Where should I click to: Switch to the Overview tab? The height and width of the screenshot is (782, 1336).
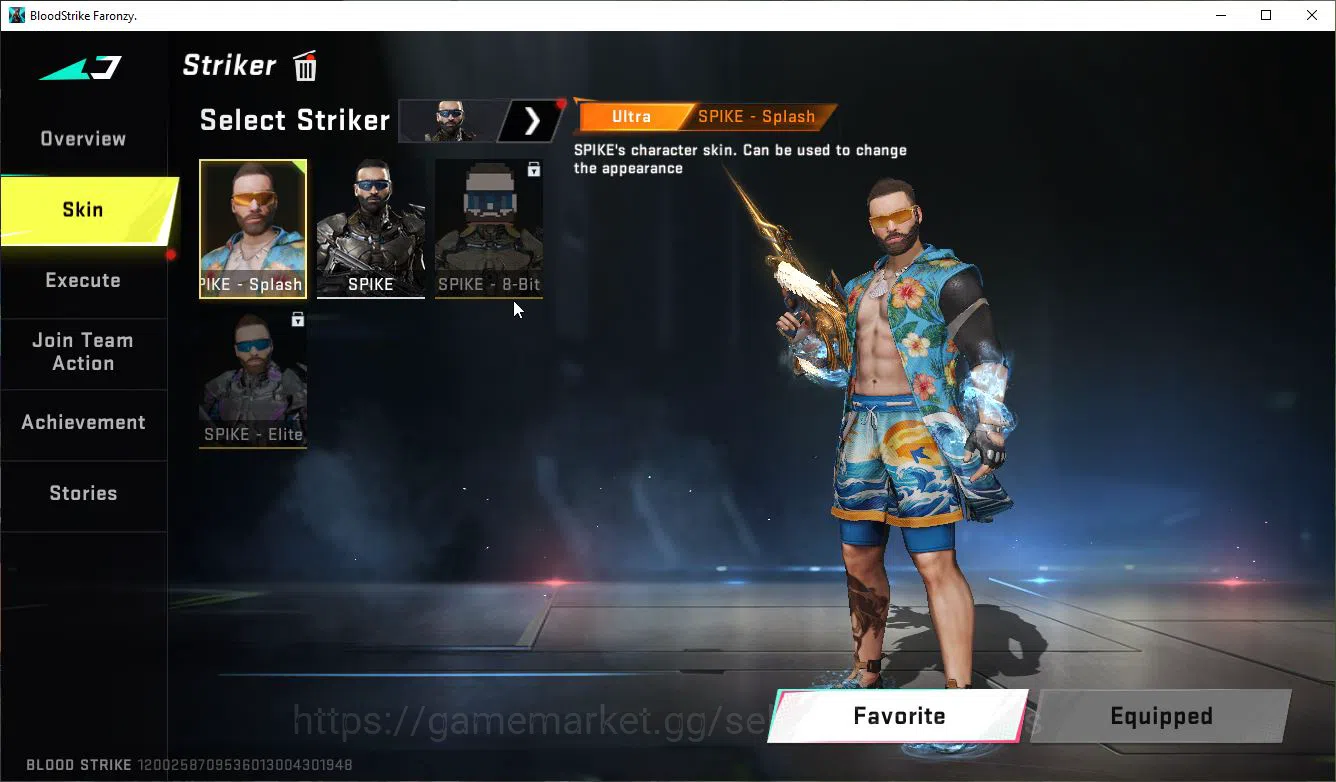pyautogui.click(x=82, y=138)
